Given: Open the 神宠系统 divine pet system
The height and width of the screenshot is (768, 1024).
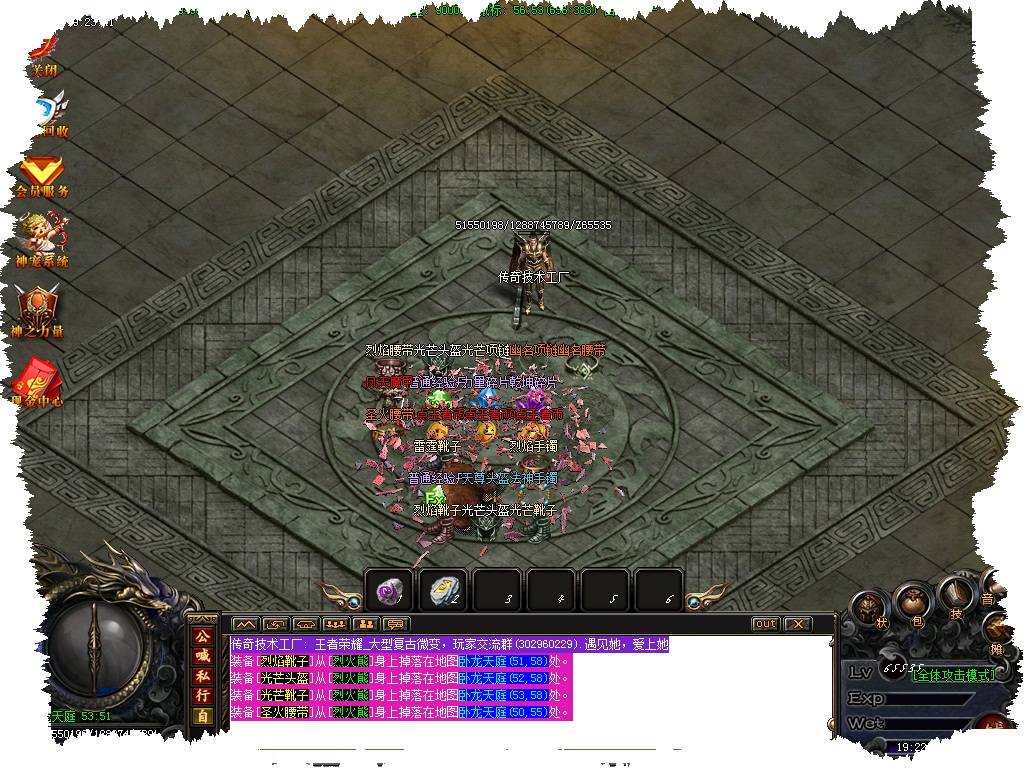Looking at the screenshot, I should (x=42, y=240).
